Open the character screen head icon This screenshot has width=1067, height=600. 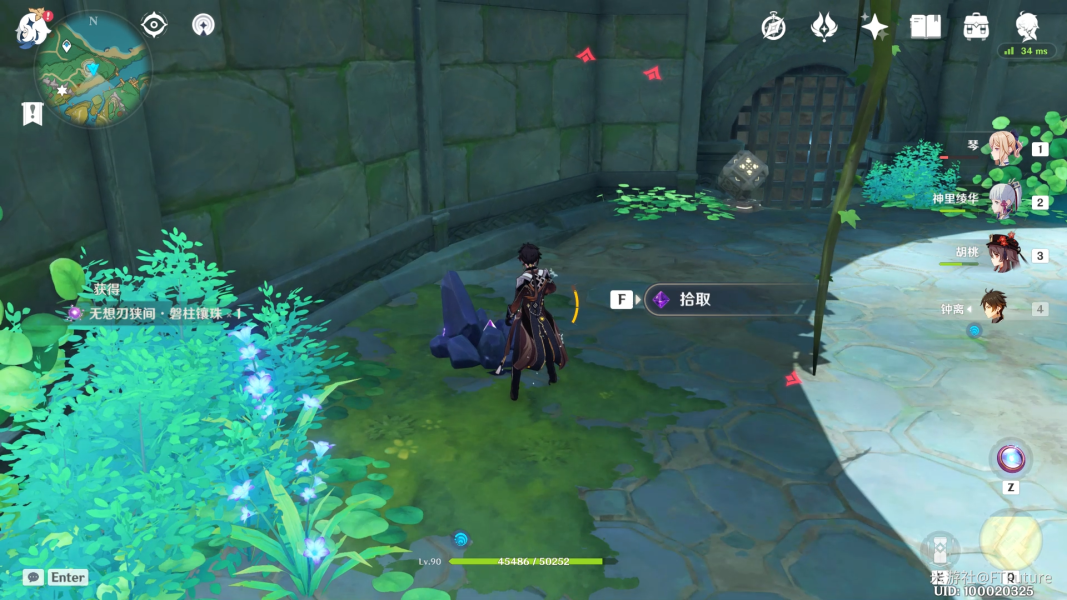tap(1027, 26)
